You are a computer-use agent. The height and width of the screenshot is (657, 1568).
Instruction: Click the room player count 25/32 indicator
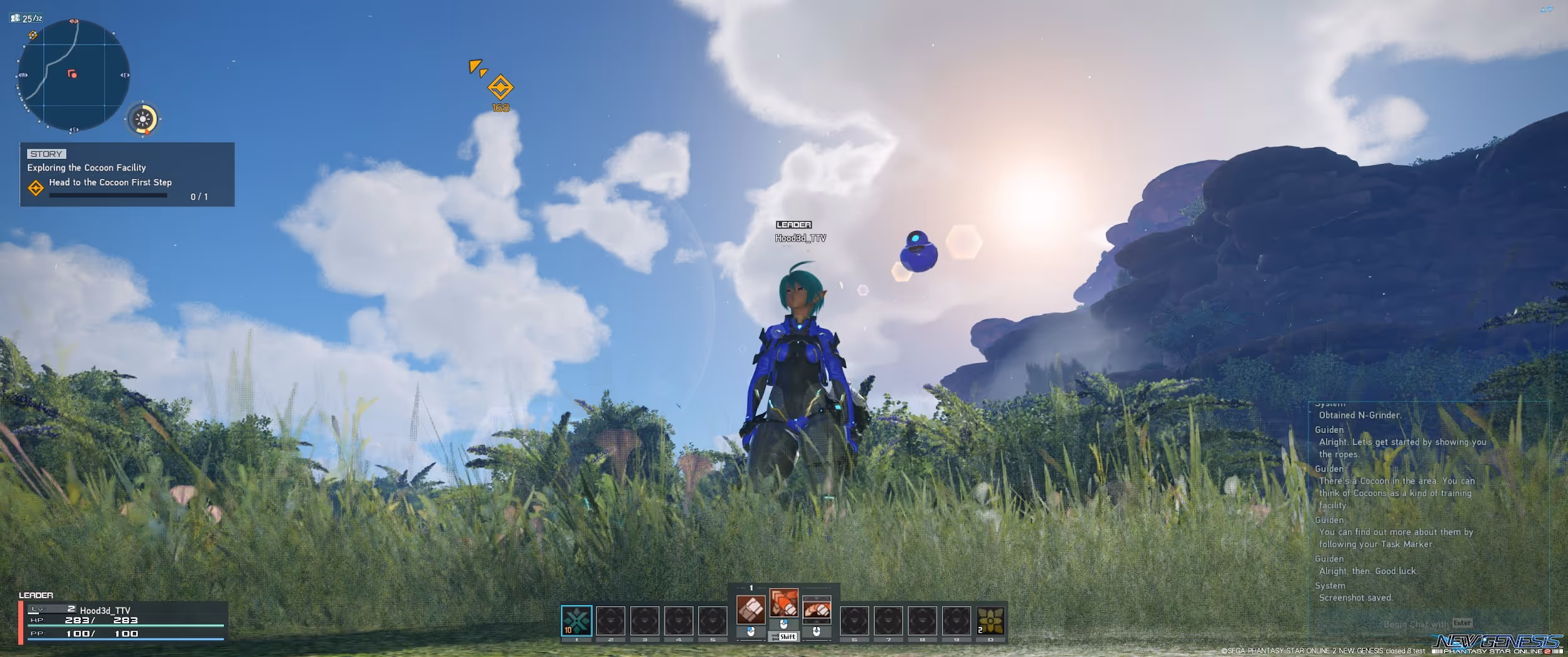(x=27, y=18)
